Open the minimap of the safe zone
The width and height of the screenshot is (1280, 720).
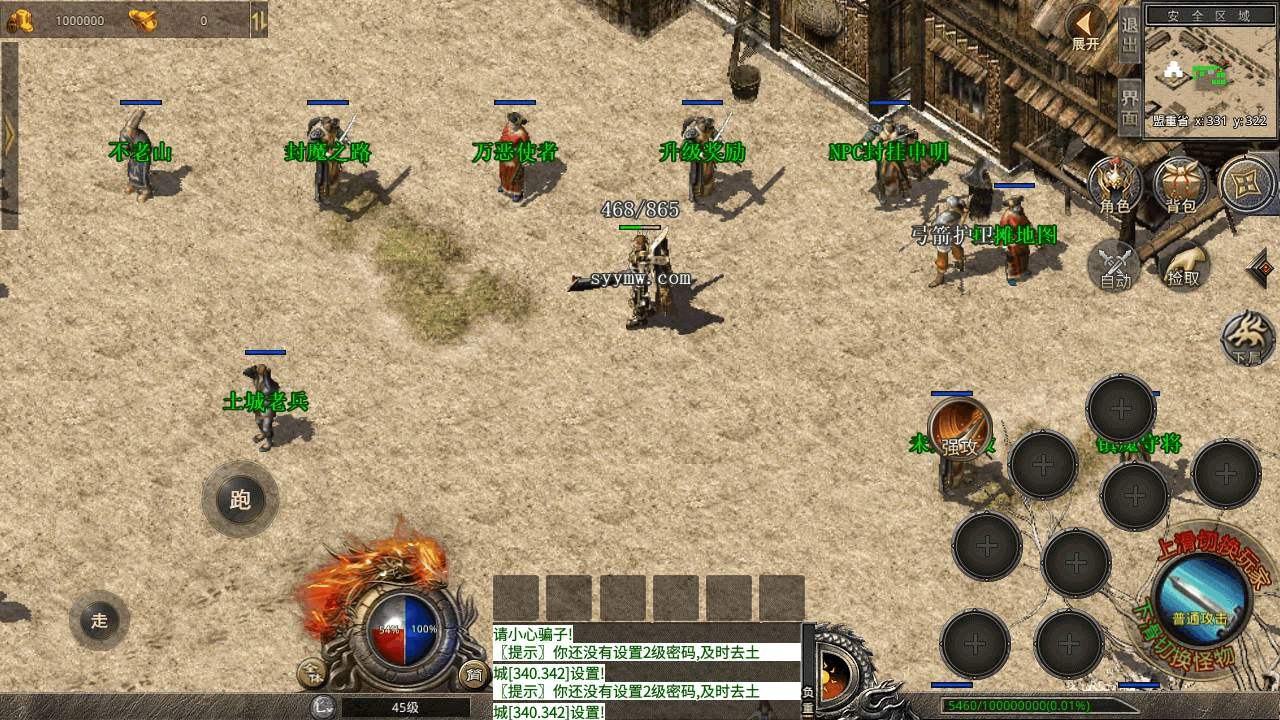[1211, 72]
